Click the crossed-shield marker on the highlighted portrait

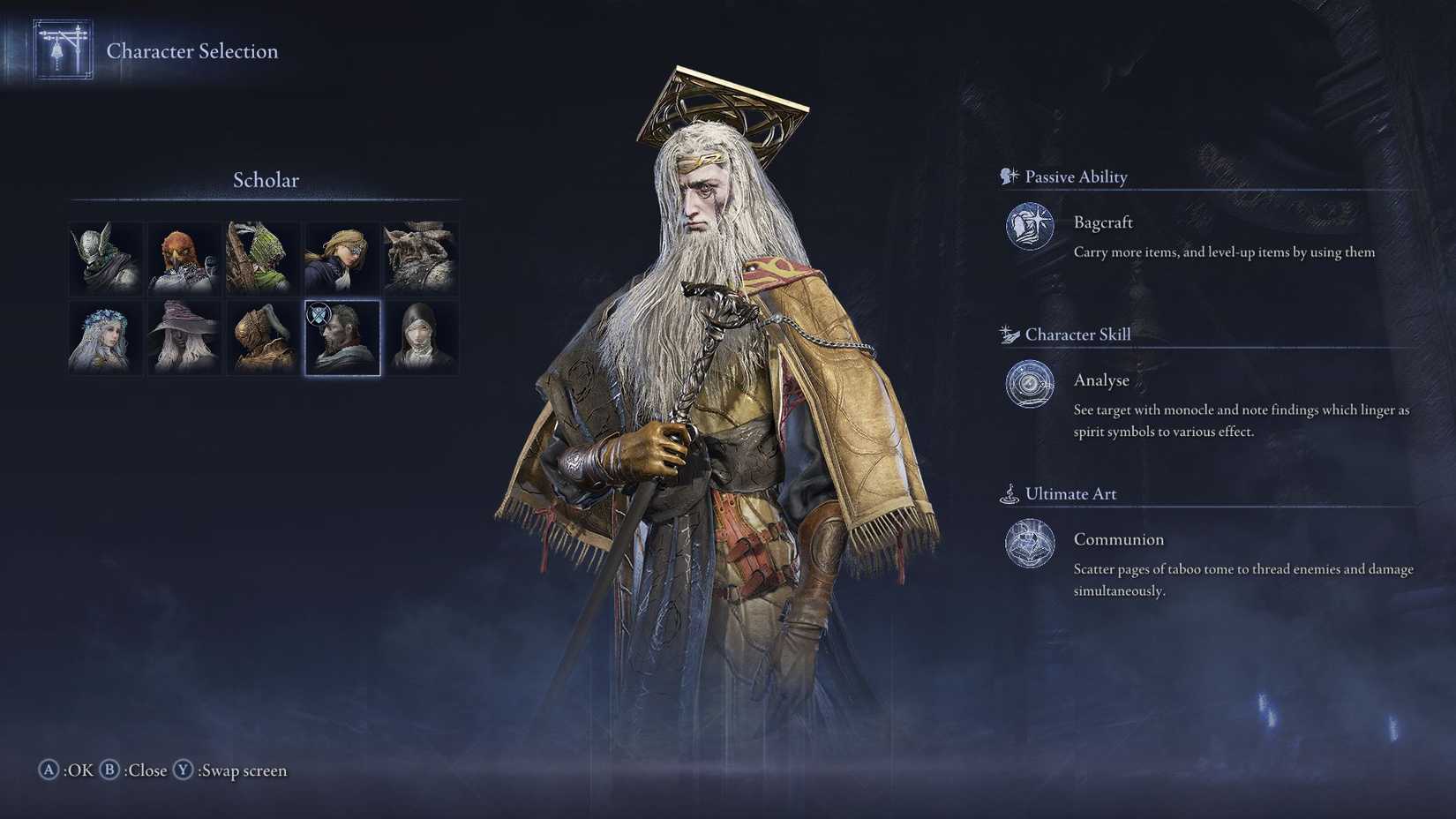pyautogui.click(x=319, y=314)
